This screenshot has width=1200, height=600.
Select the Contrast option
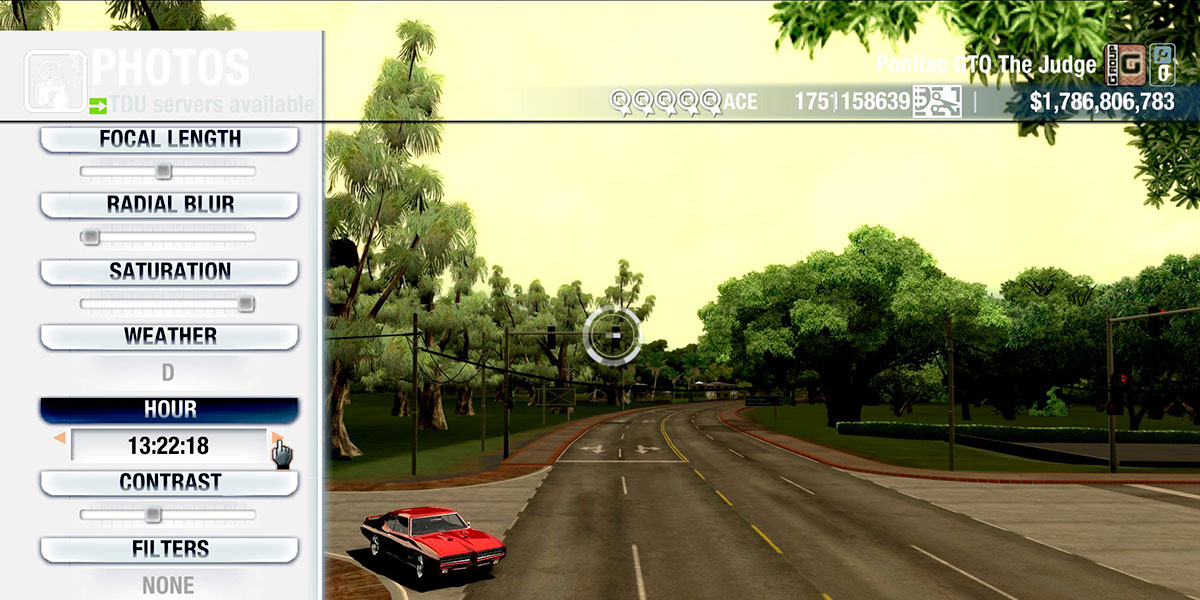coord(169,482)
